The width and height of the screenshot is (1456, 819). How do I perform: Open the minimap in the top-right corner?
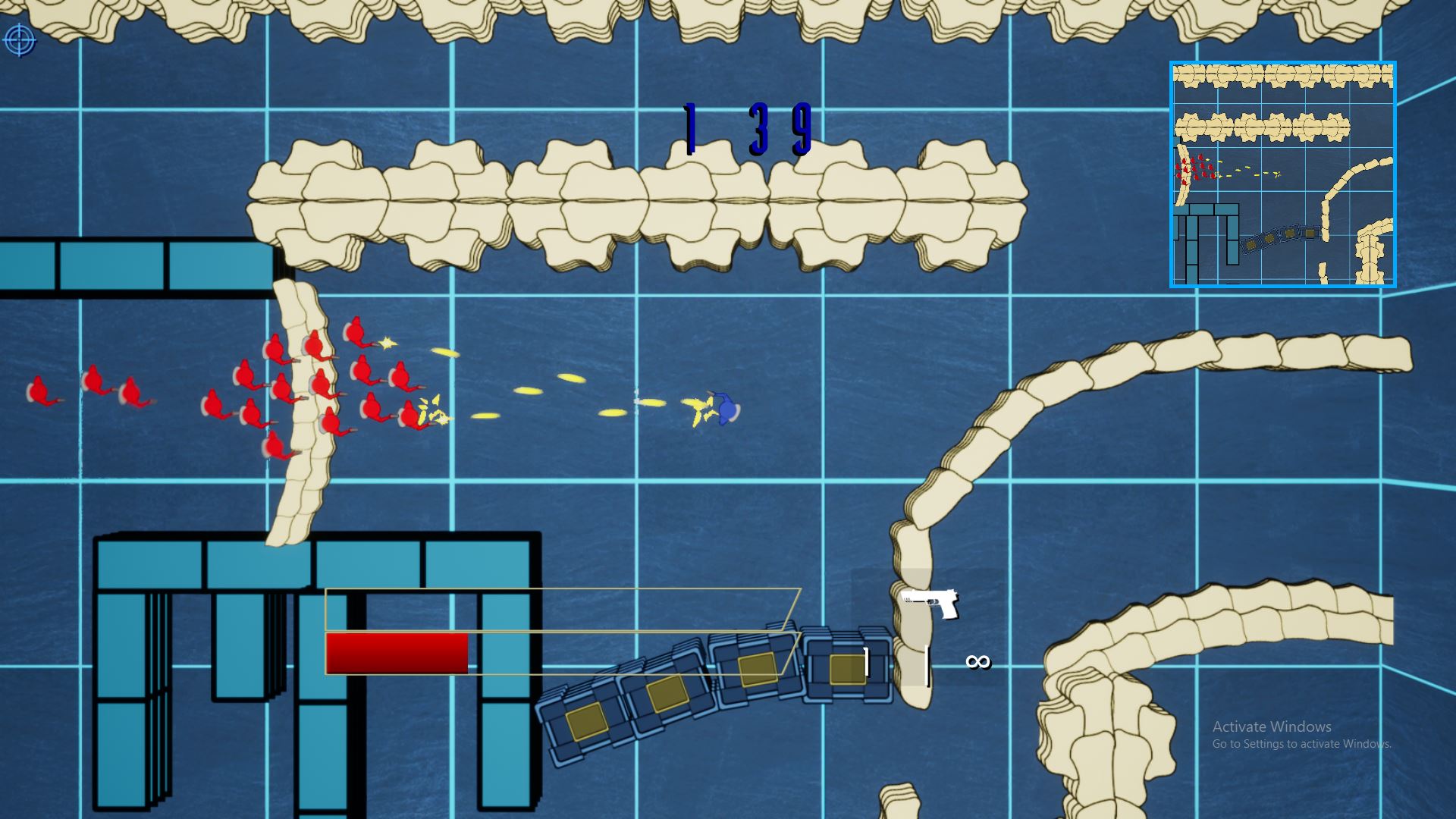pyautogui.click(x=1282, y=173)
